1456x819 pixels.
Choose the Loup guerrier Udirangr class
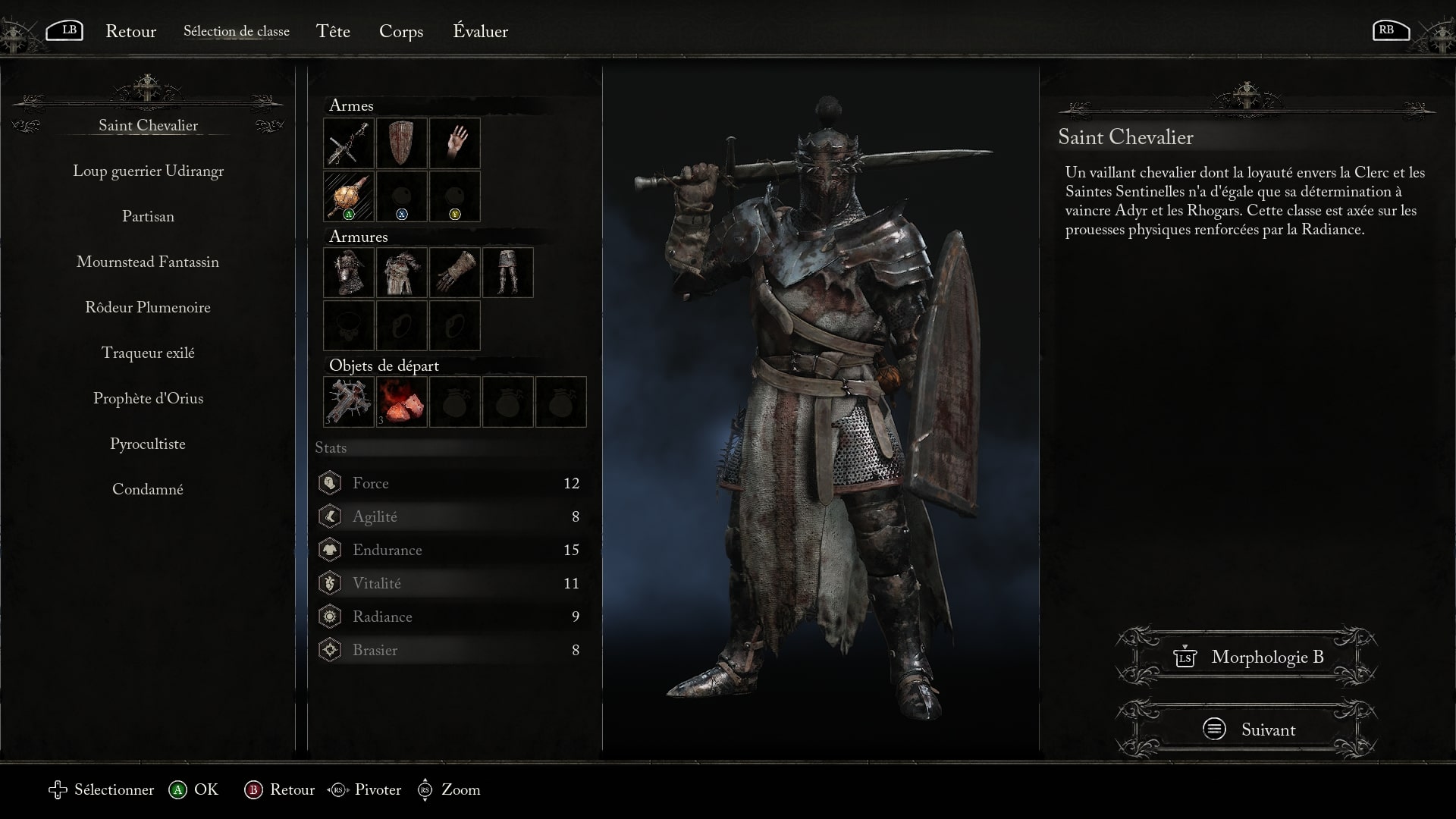pyautogui.click(x=148, y=171)
